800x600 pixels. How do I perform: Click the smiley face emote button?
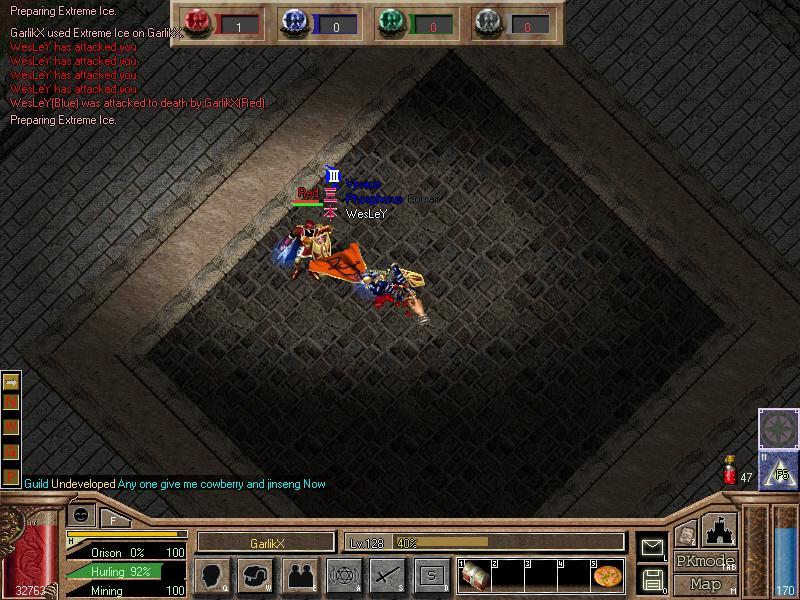coord(82,516)
